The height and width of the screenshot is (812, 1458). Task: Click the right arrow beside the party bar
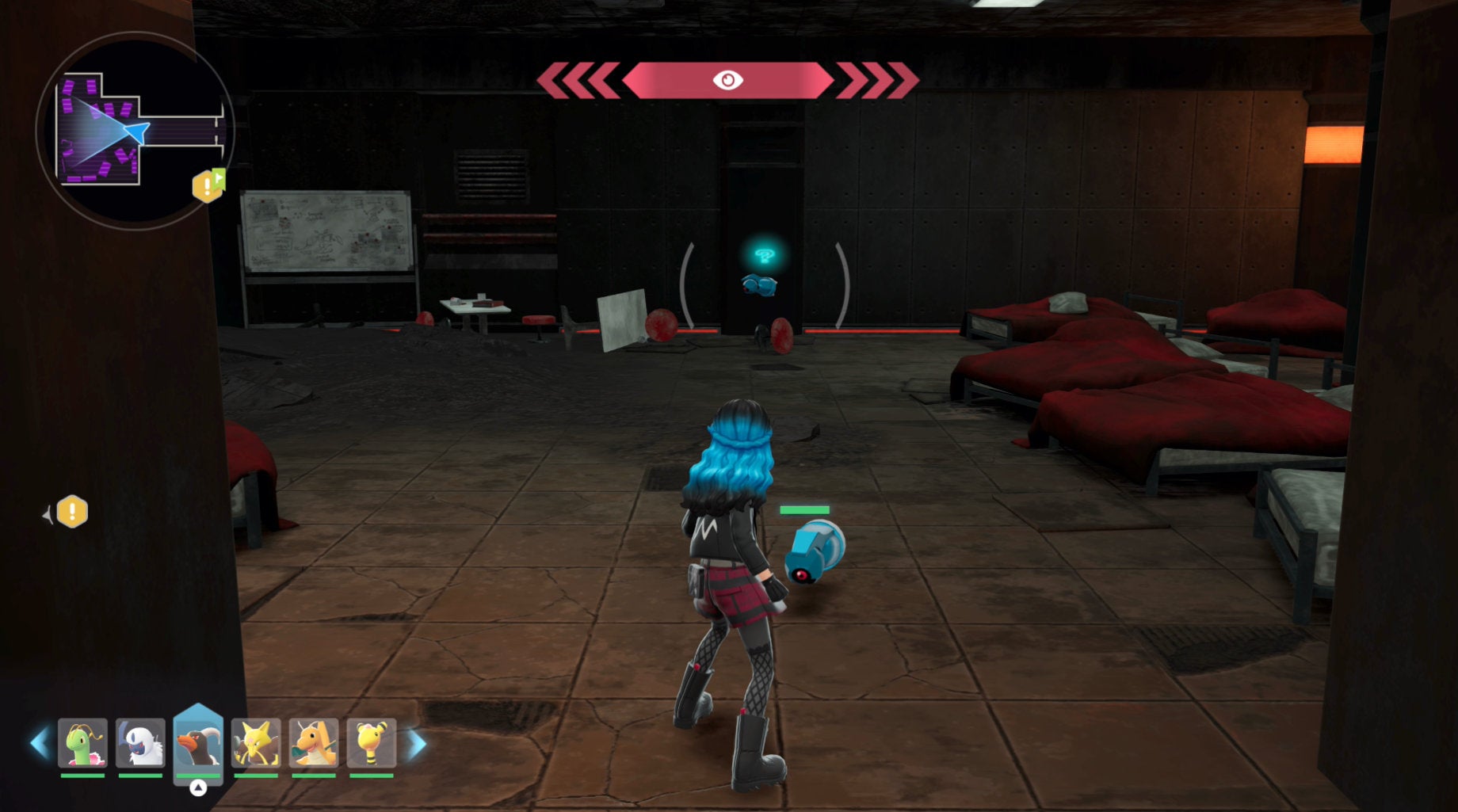(x=417, y=744)
